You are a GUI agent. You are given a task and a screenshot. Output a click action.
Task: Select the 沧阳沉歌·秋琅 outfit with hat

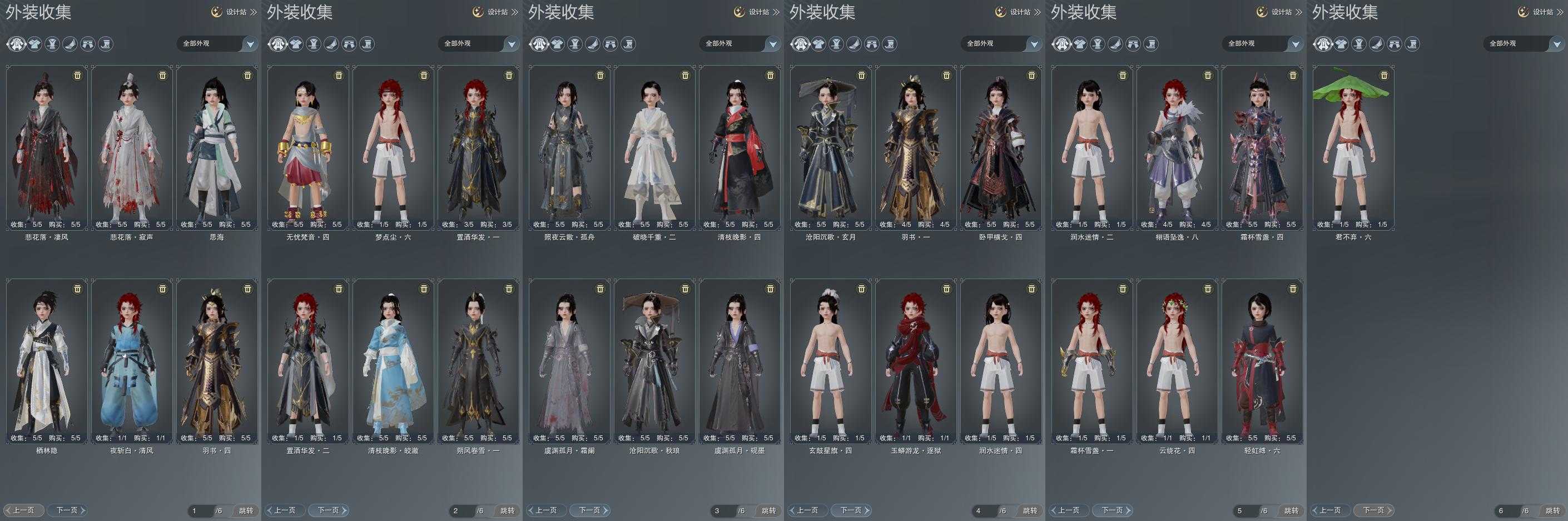(655, 360)
